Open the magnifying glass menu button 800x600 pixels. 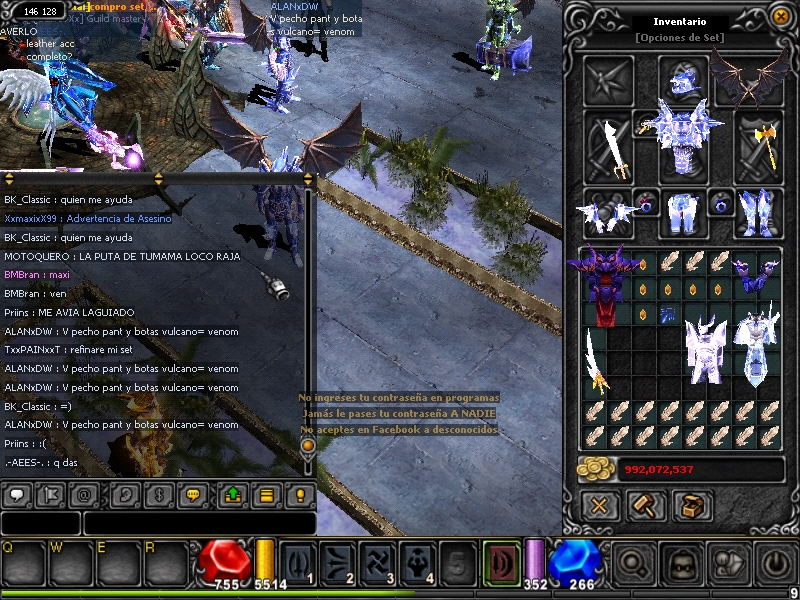634,562
